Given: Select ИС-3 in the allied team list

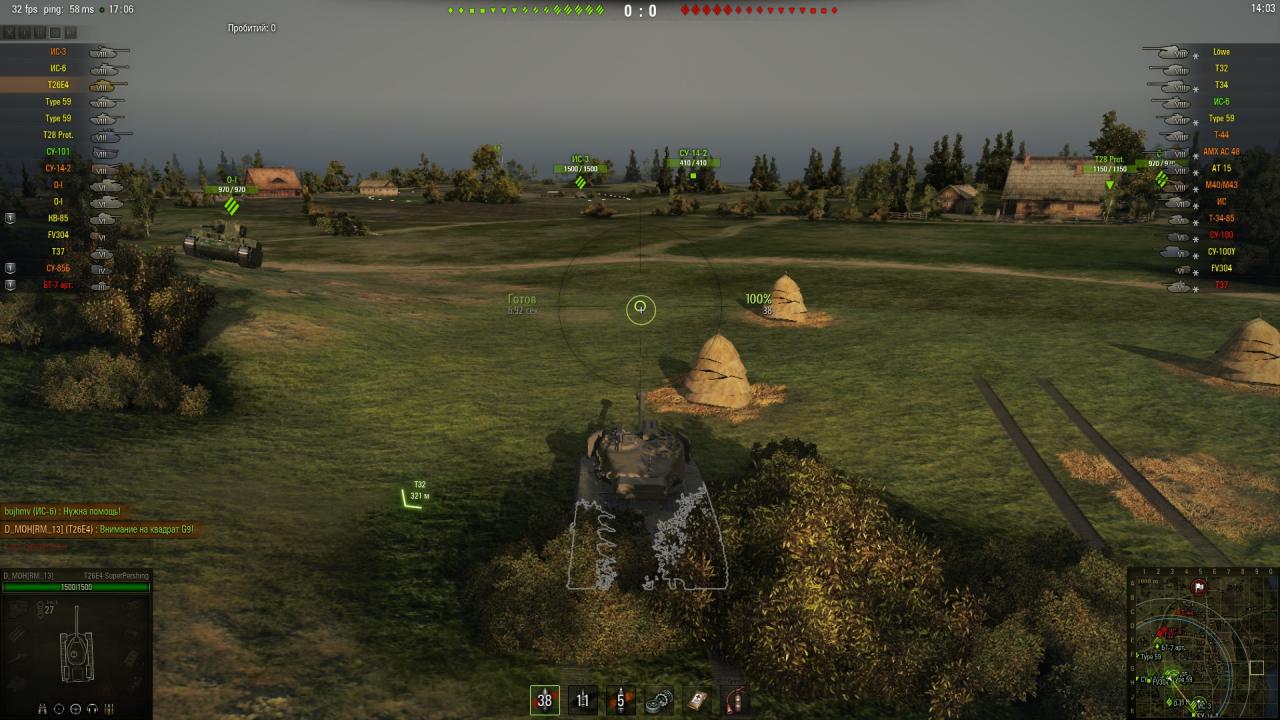Looking at the screenshot, I should click(x=57, y=52).
